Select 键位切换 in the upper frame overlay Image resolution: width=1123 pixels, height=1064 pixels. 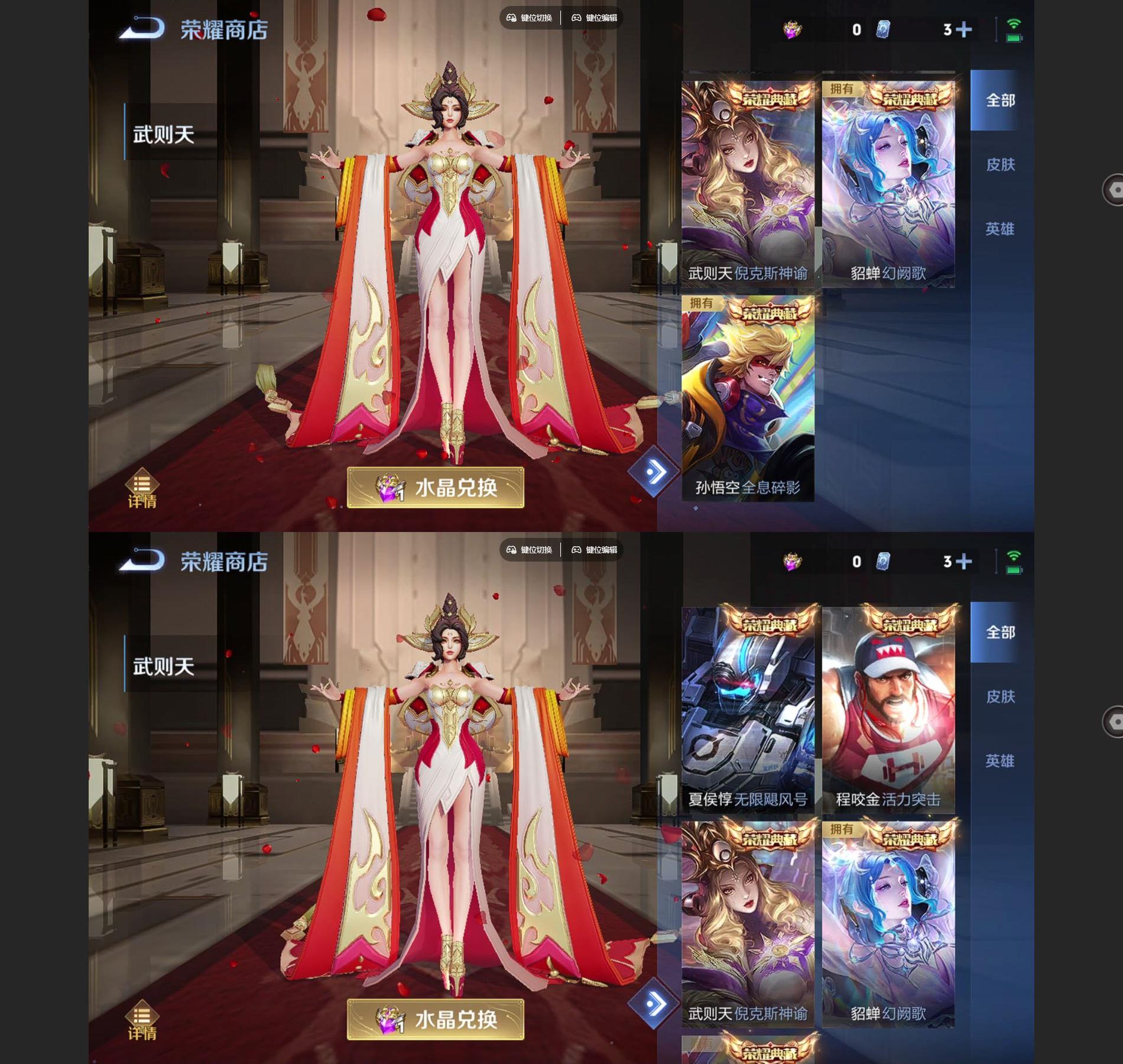click(530, 18)
